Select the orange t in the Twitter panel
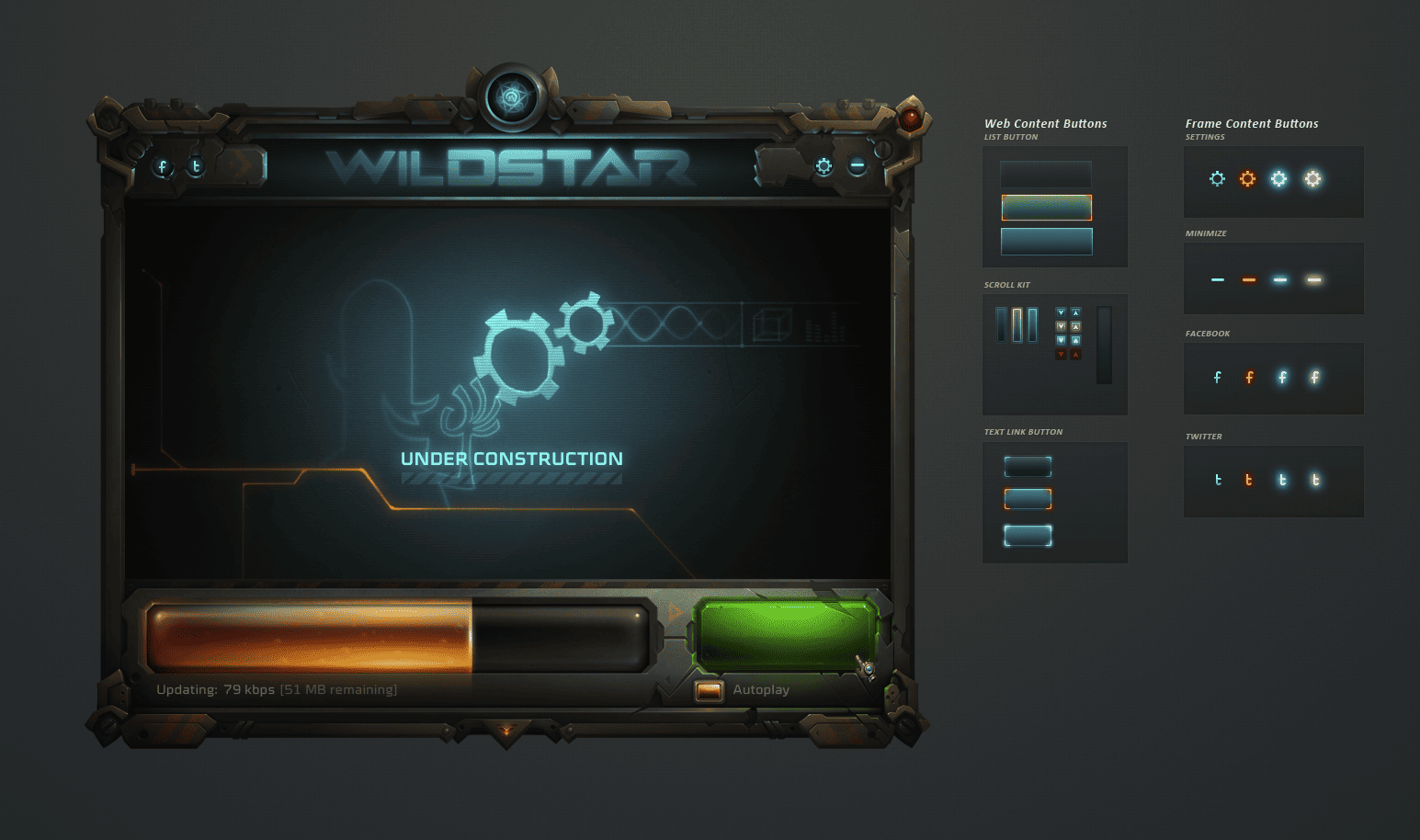This screenshot has height=840, width=1420. point(1248,480)
